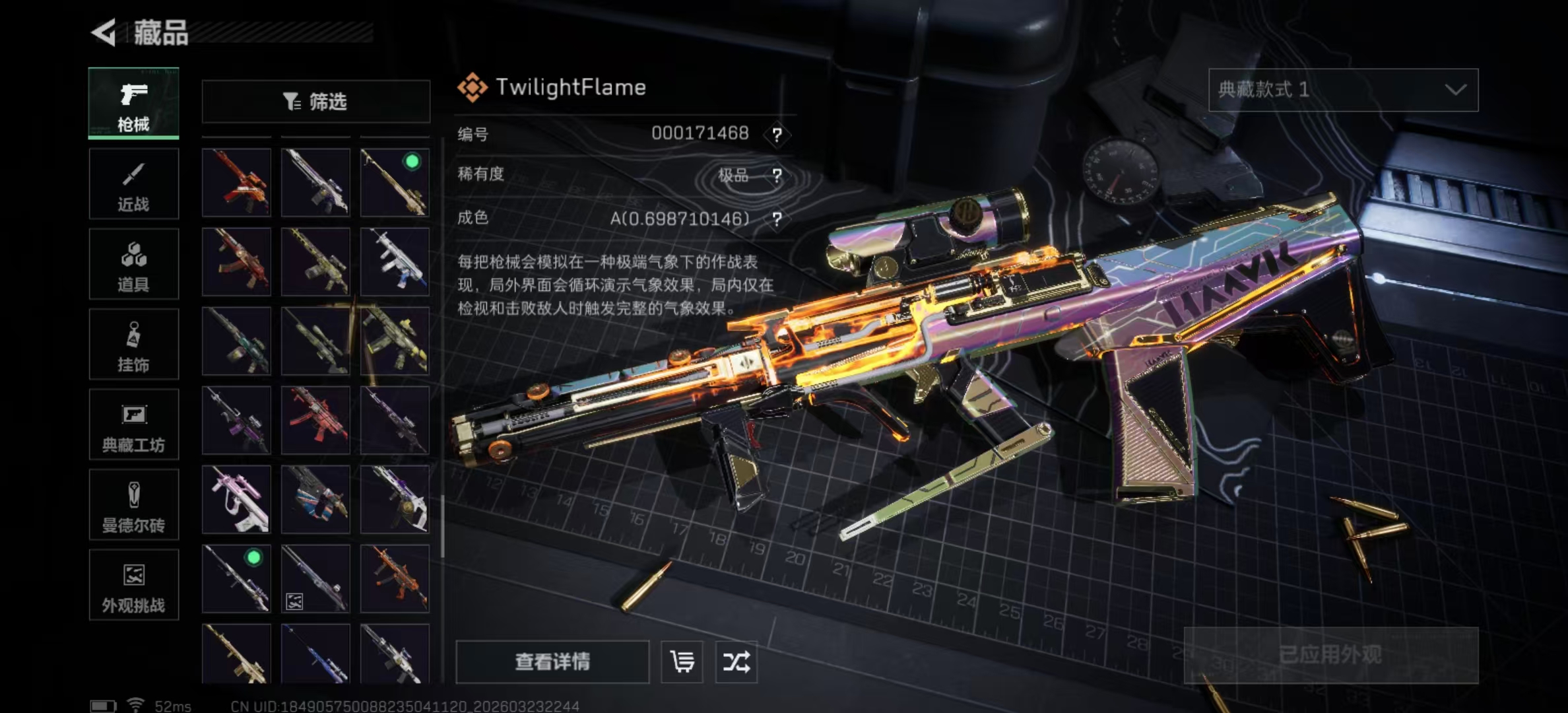Show help for the 编号 serial number

coord(777,135)
